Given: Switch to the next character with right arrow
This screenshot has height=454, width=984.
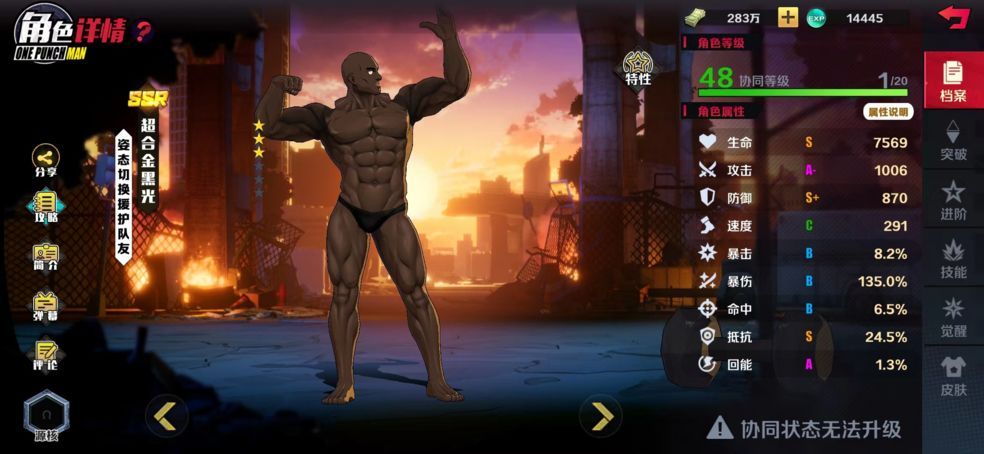Looking at the screenshot, I should tap(601, 415).
